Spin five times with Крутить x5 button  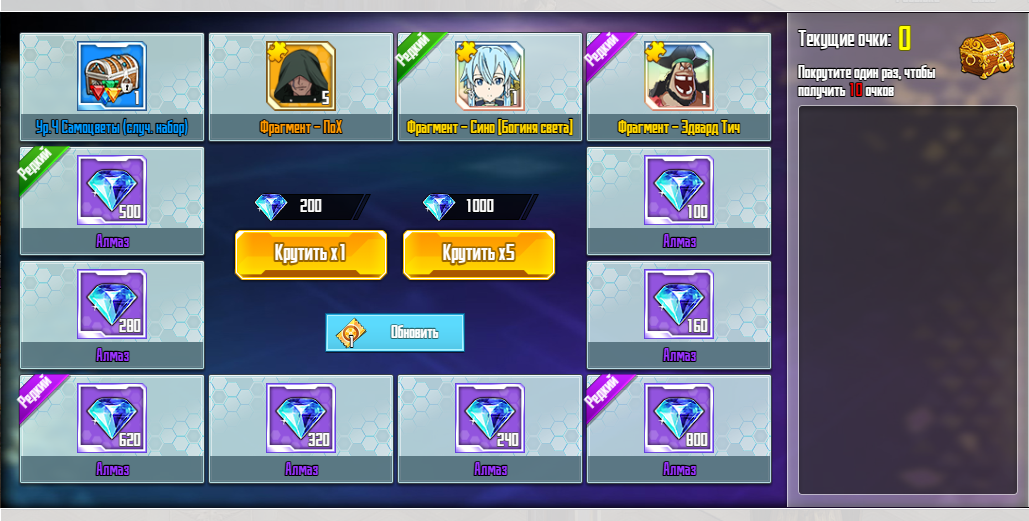click(478, 254)
